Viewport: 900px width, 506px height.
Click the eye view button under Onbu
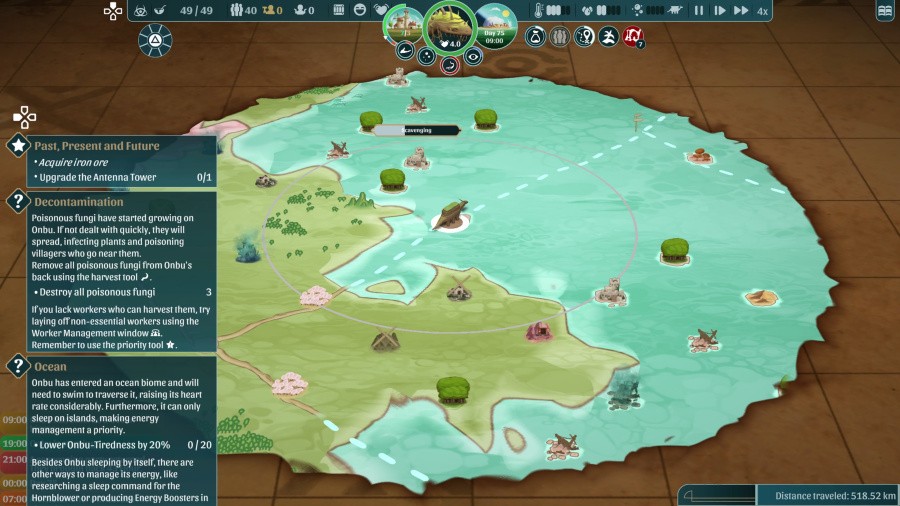coord(473,56)
